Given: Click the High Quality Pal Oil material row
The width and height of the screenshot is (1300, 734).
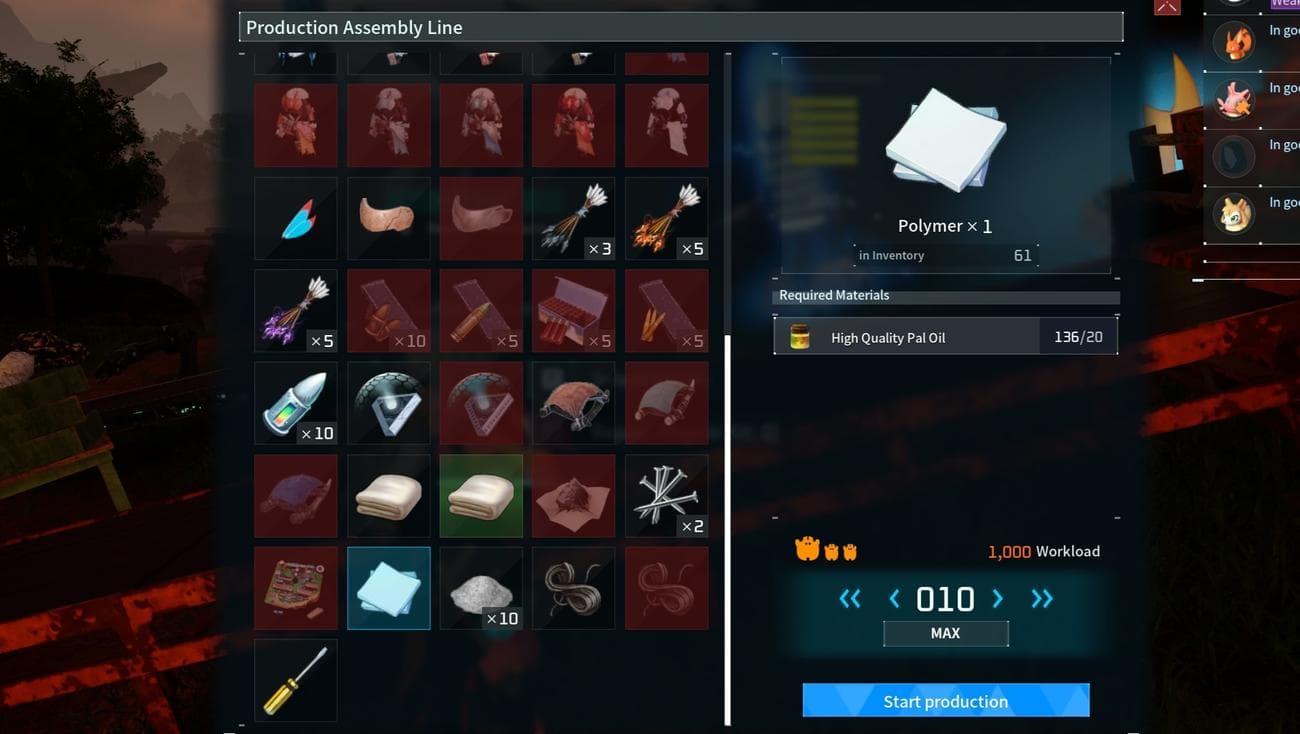Looking at the screenshot, I should [945, 337].
